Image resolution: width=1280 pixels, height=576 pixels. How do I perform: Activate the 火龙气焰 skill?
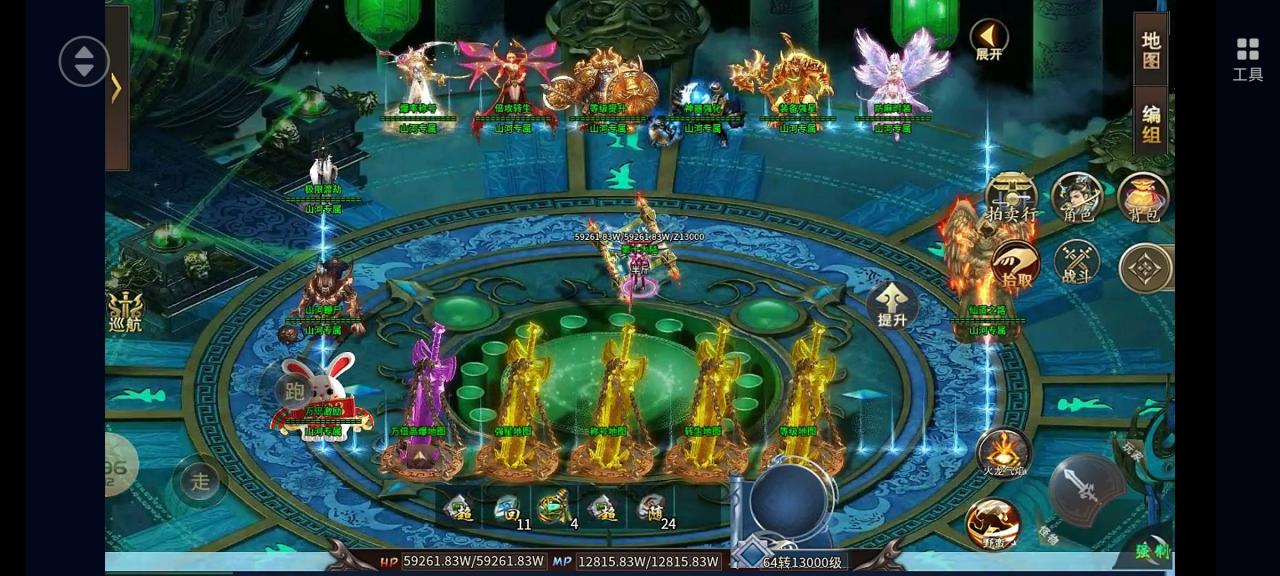coord(1004,452)
